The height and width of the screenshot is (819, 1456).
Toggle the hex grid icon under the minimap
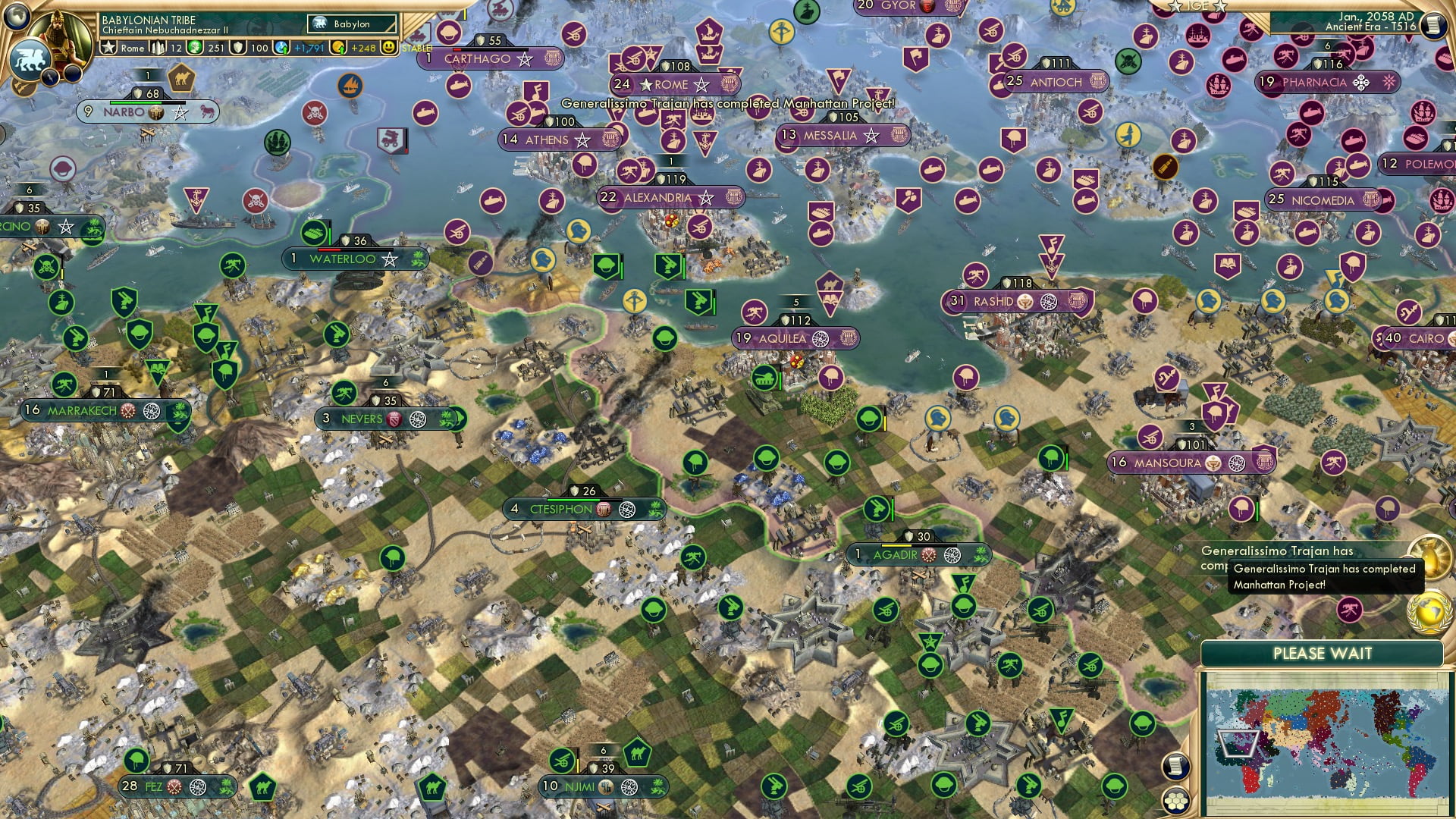click(1177, 802)
